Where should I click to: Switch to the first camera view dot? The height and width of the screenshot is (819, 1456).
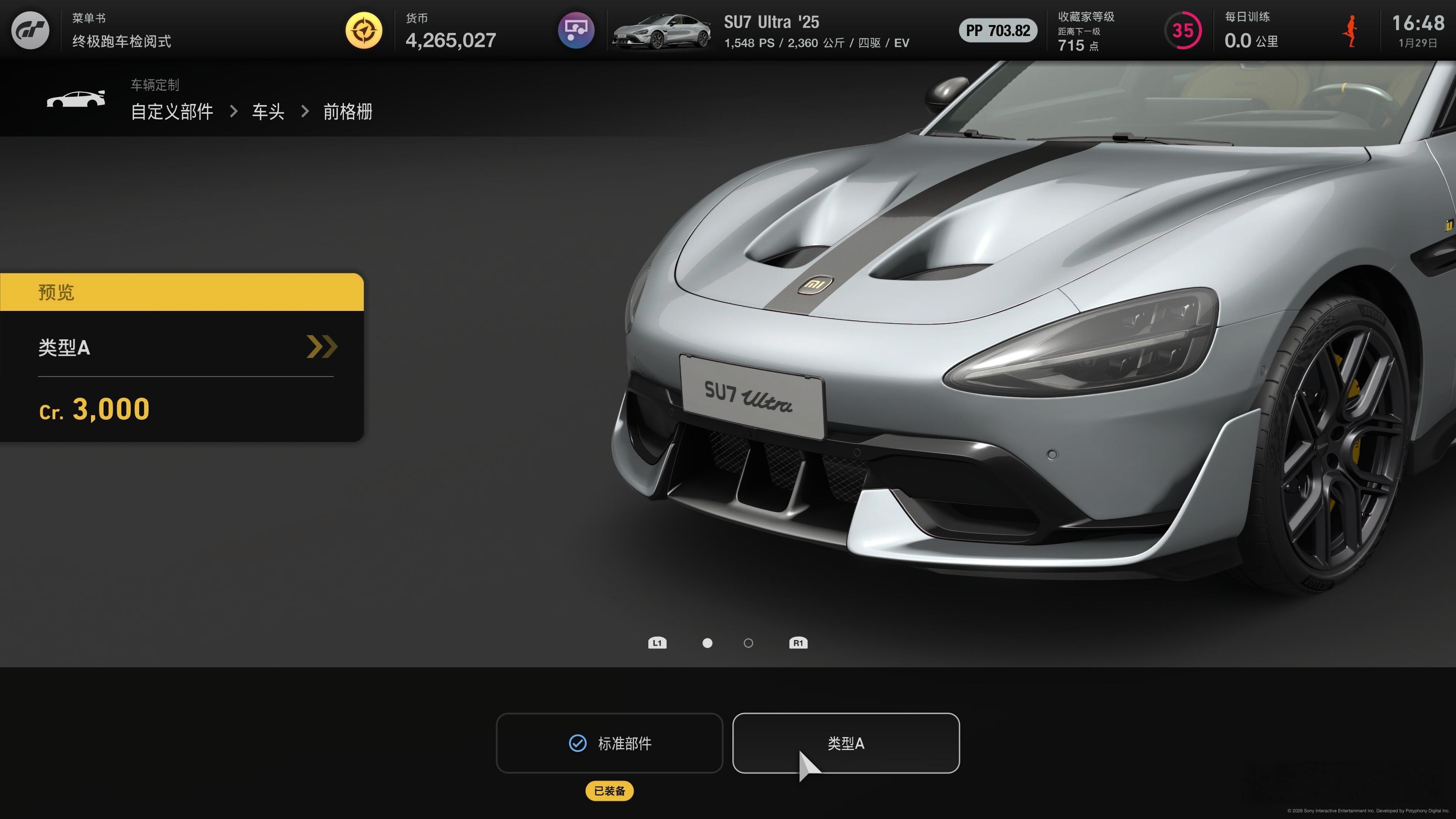pos(707,643)
